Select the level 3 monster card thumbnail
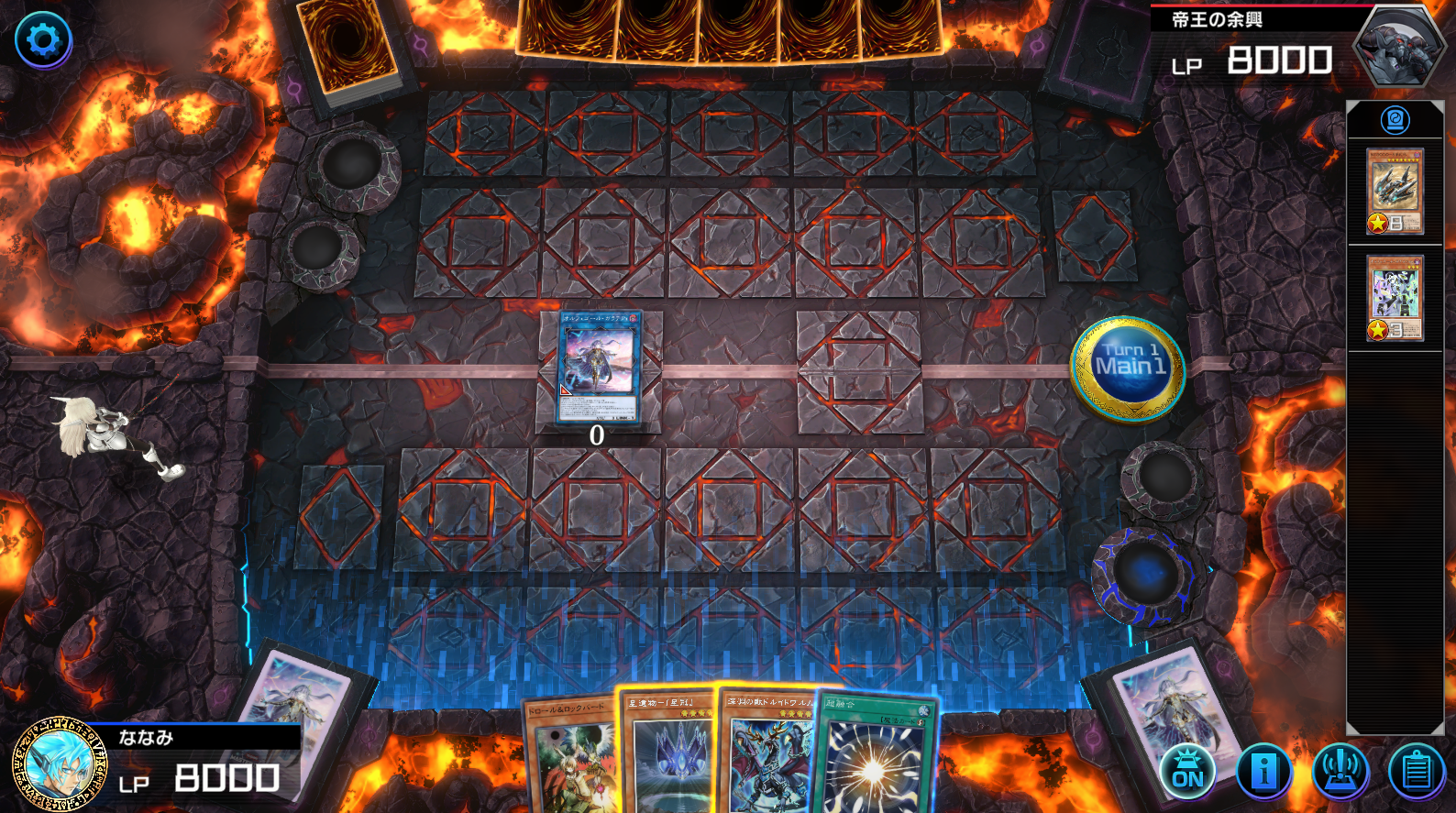1456x813 pixels. click(1395, 298)
